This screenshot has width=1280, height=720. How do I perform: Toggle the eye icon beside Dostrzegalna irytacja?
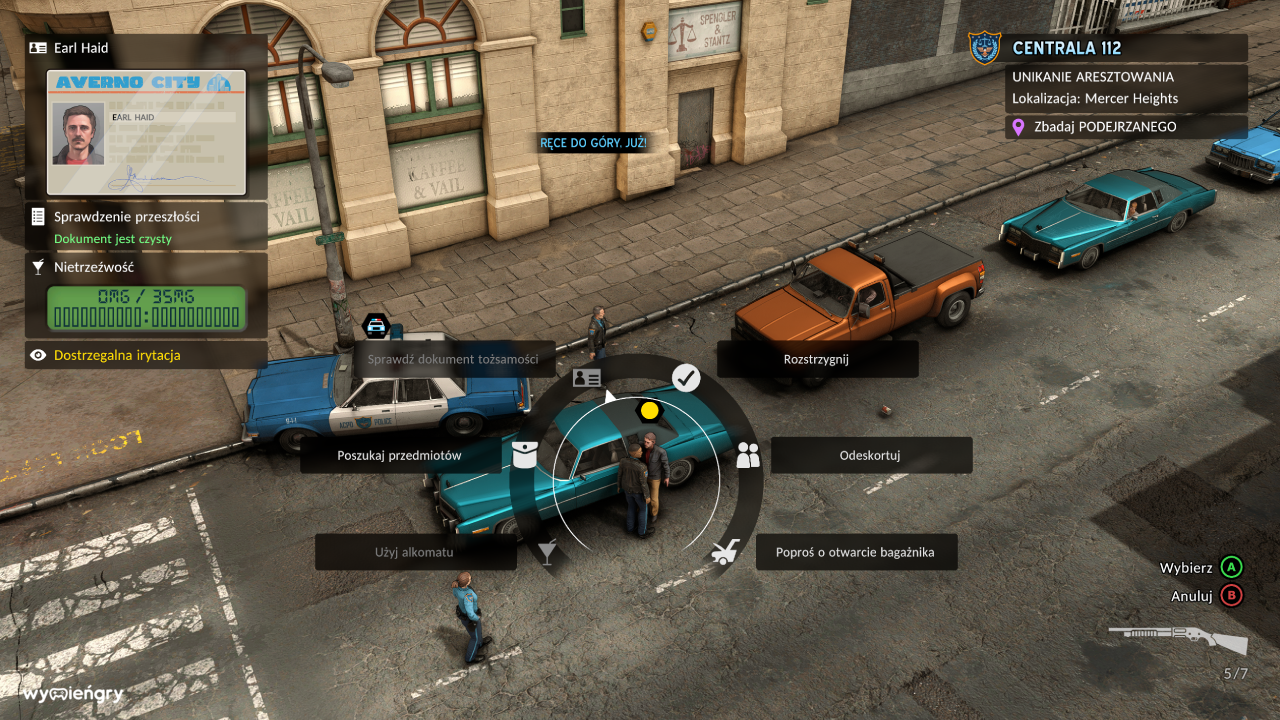[x=38, y=355]
